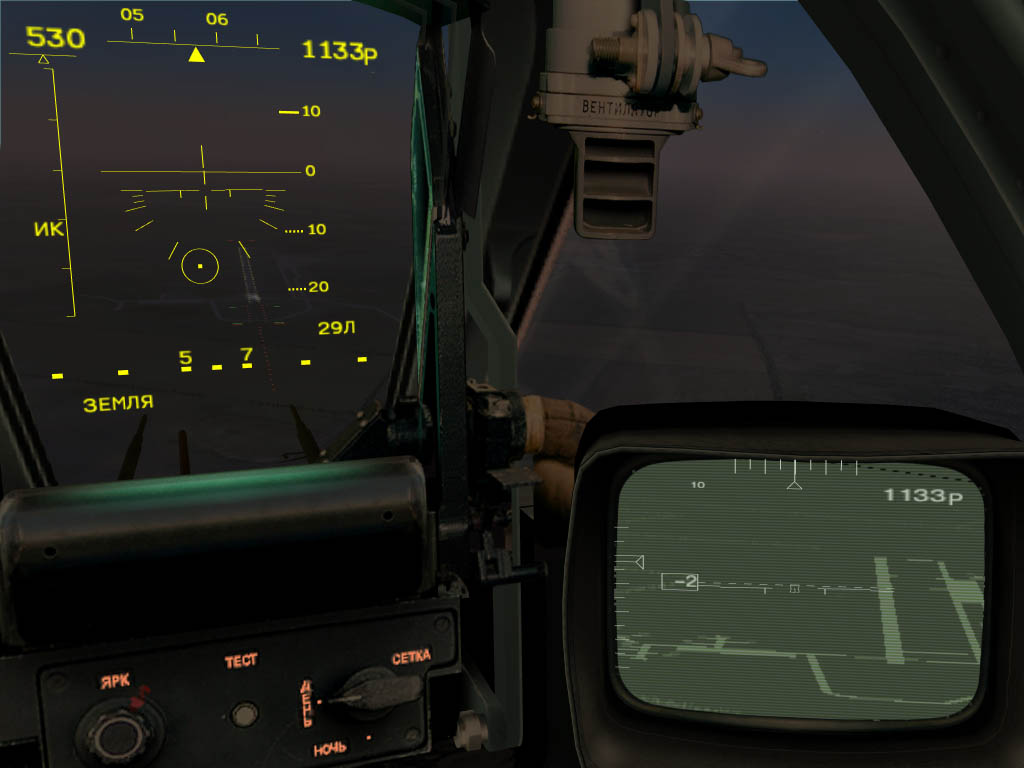Image resolution: width=1024 pixels, height=768 pixels.
Task: Toggle the ДЕНЬ/НОЧЬ/СЕТКА mode selector switch
Action: tap(369, 692)
